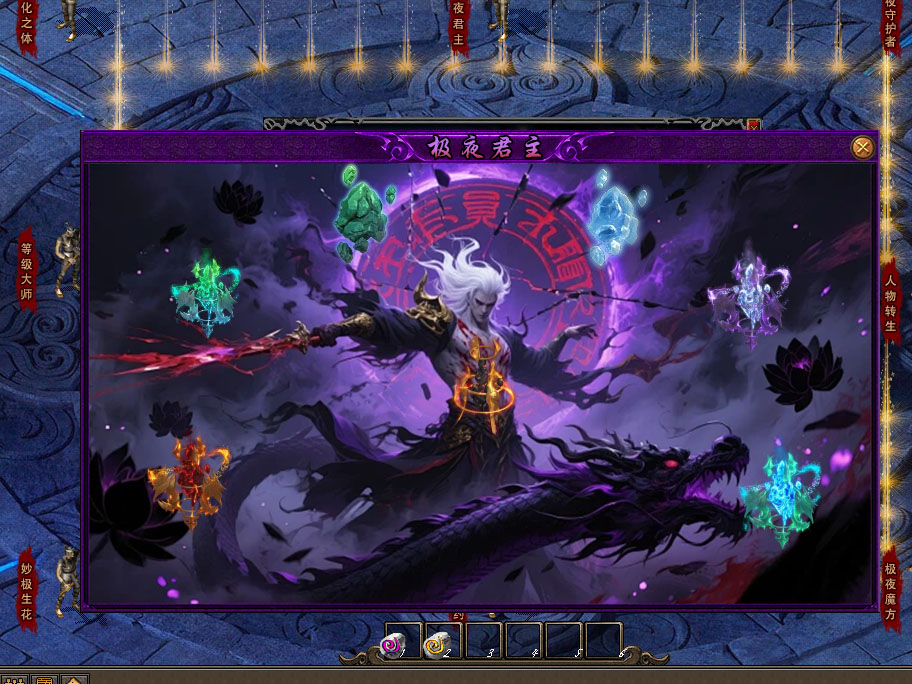Choose the purple winged emblem on the right

coord(749,295)
